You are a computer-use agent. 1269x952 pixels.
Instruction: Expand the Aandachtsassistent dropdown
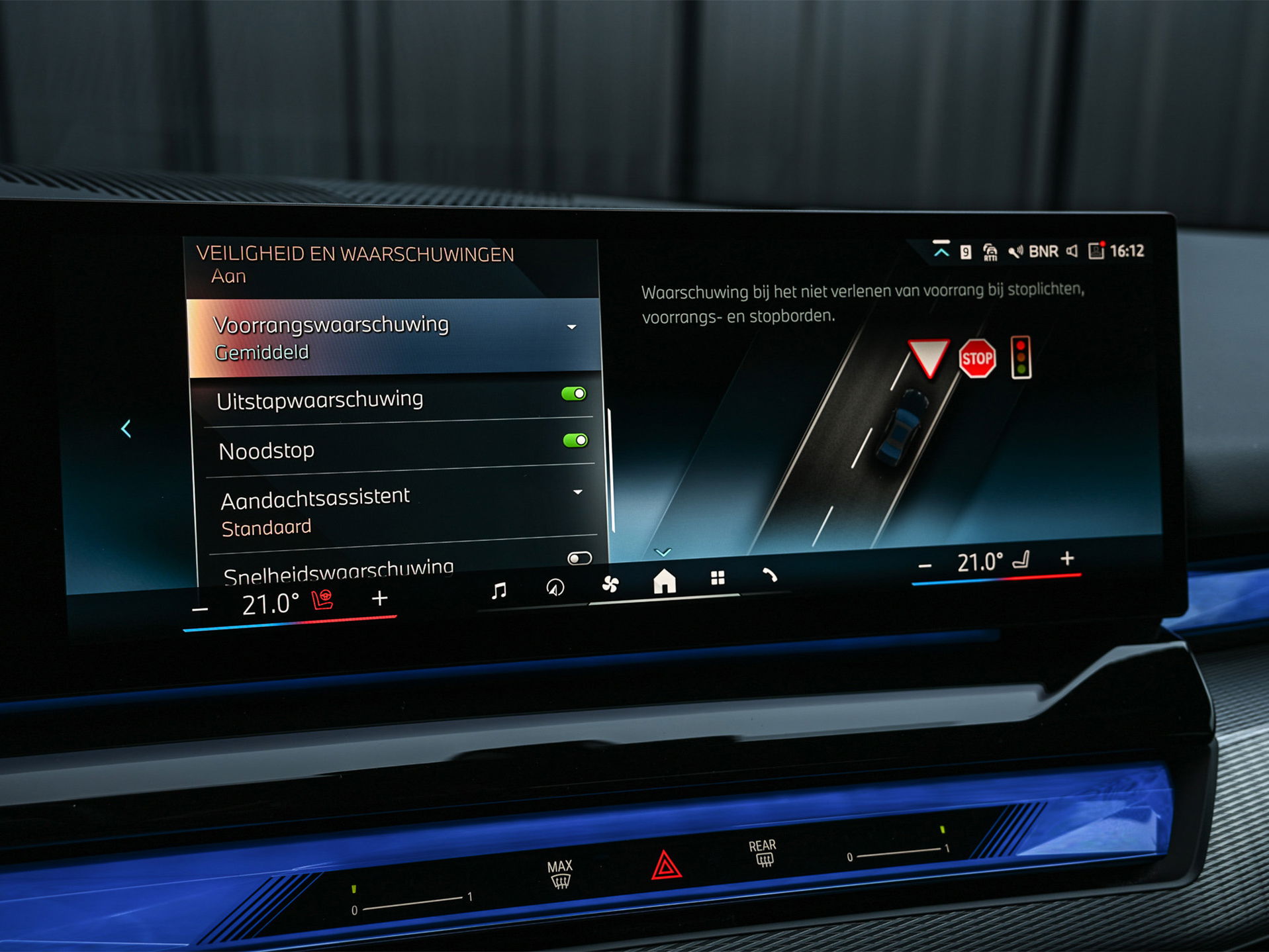[x=577, y=492]
